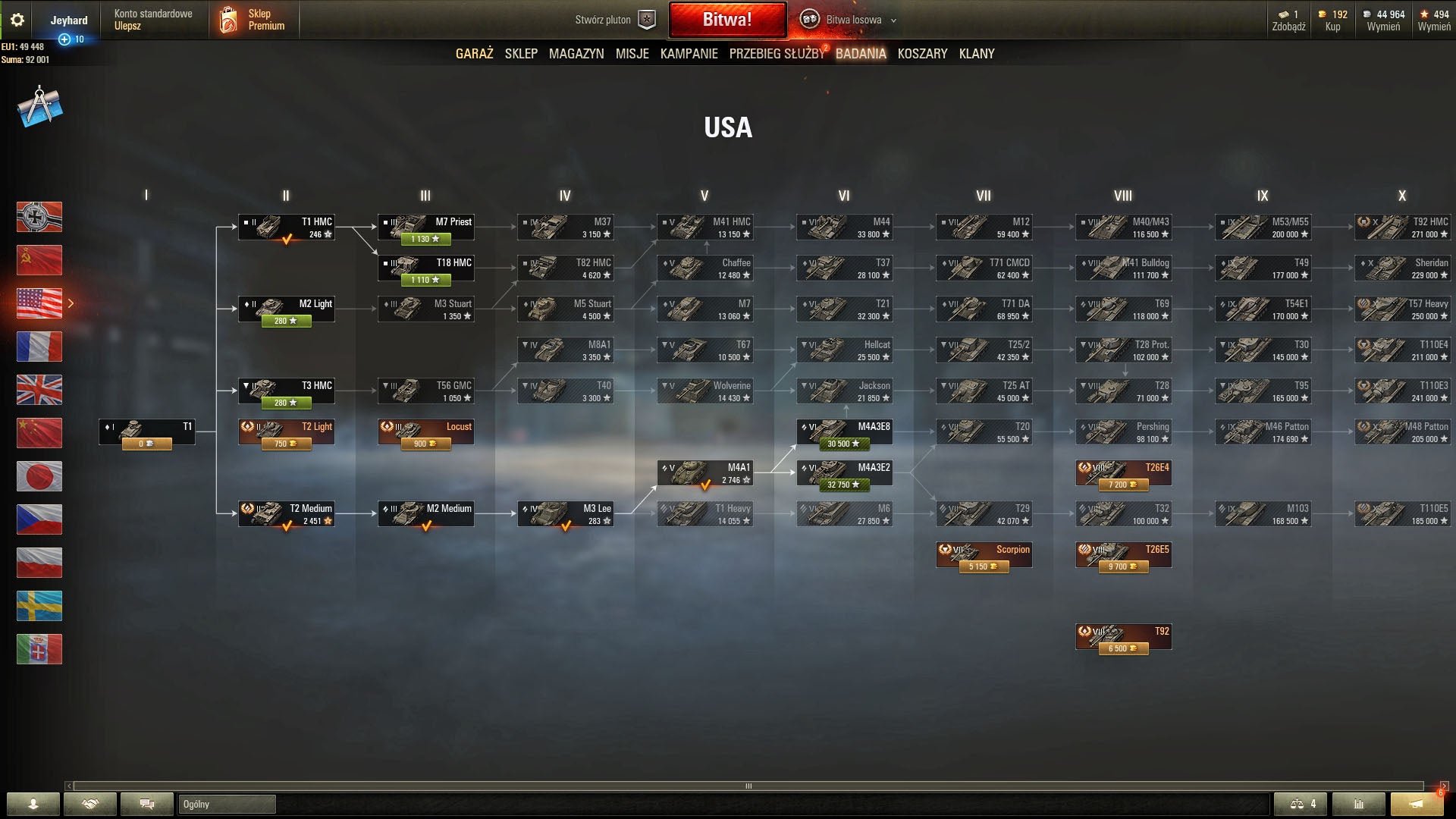Click the Stwórz pluton button
Screen dimensions: 1456x819
[614, 20]
